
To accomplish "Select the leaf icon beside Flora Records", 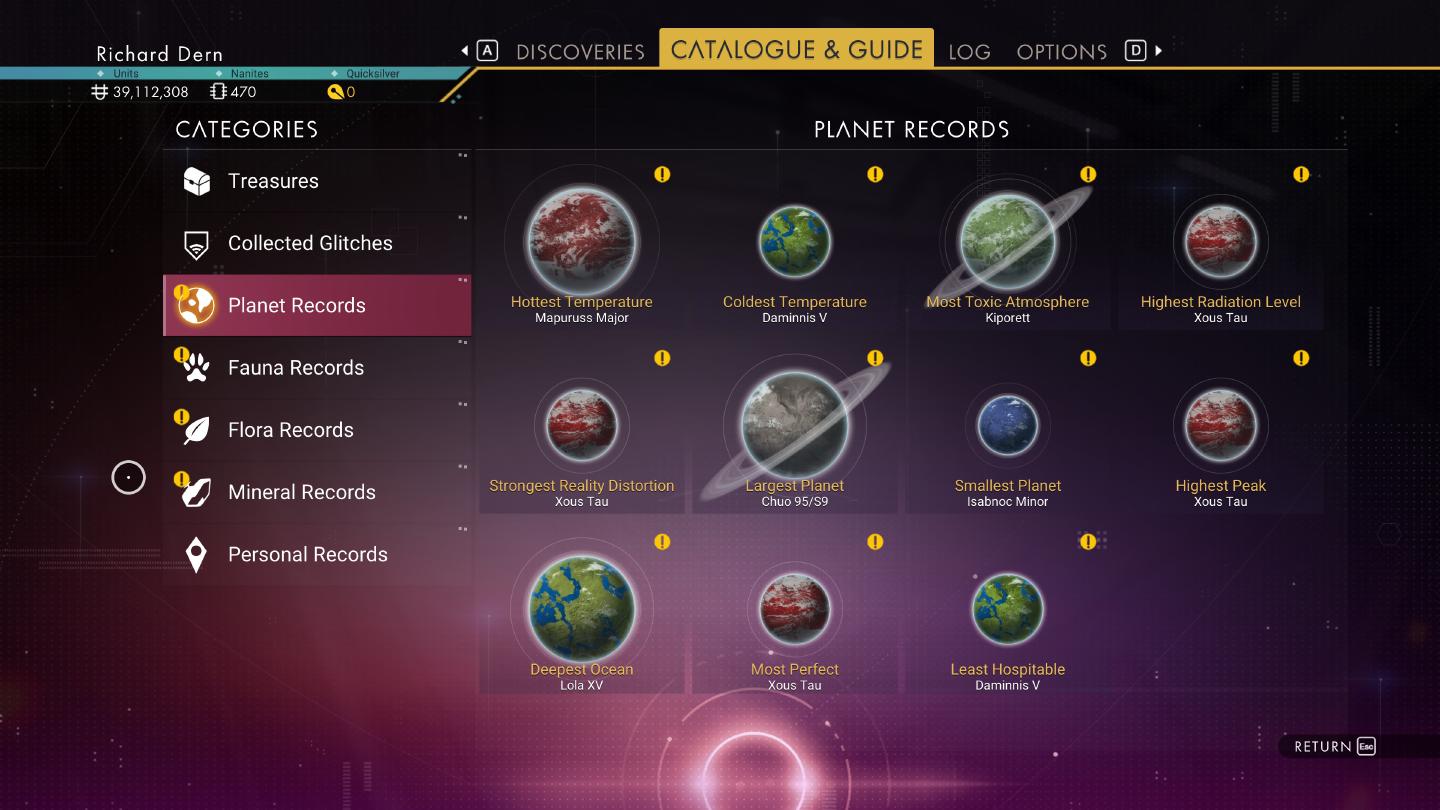I will 197,429.
